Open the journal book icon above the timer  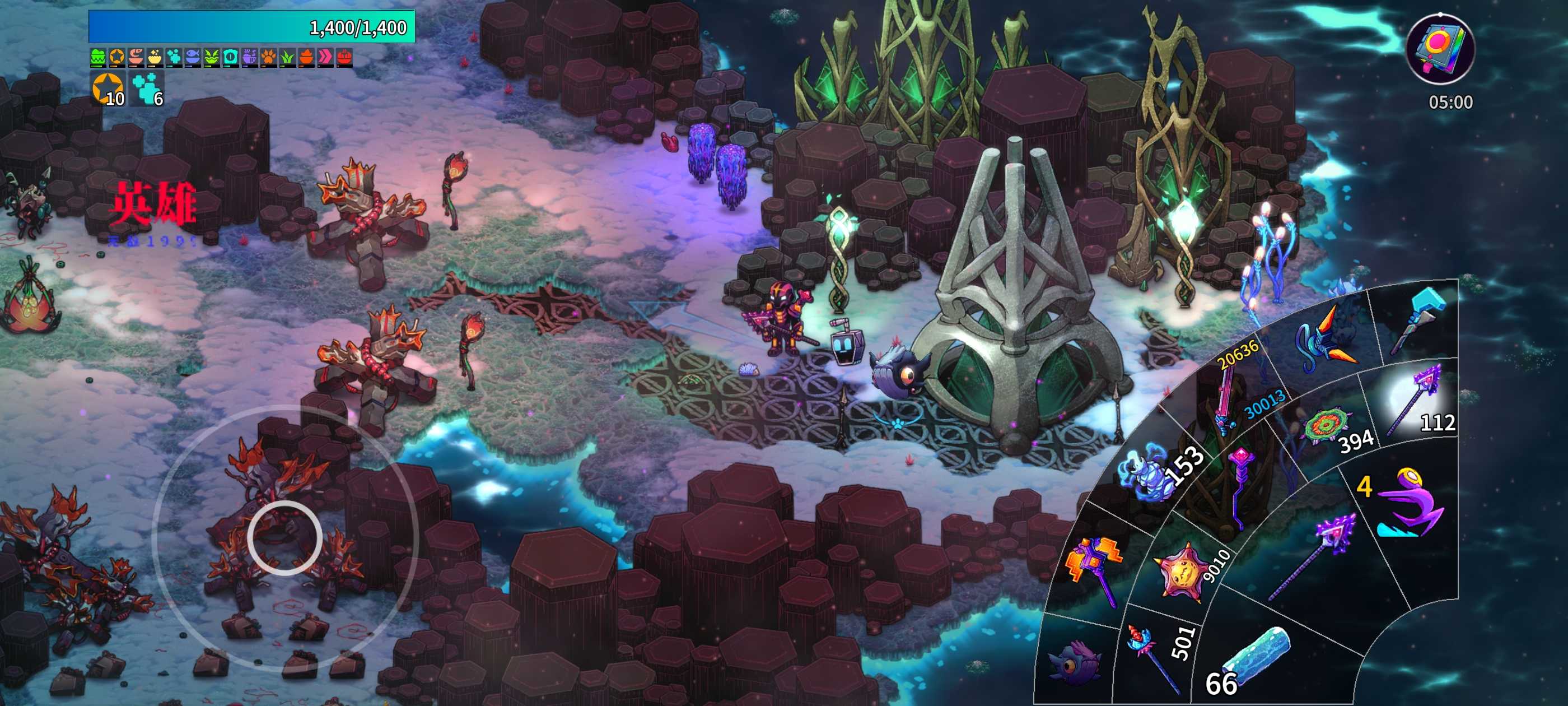pos(1440,48)
